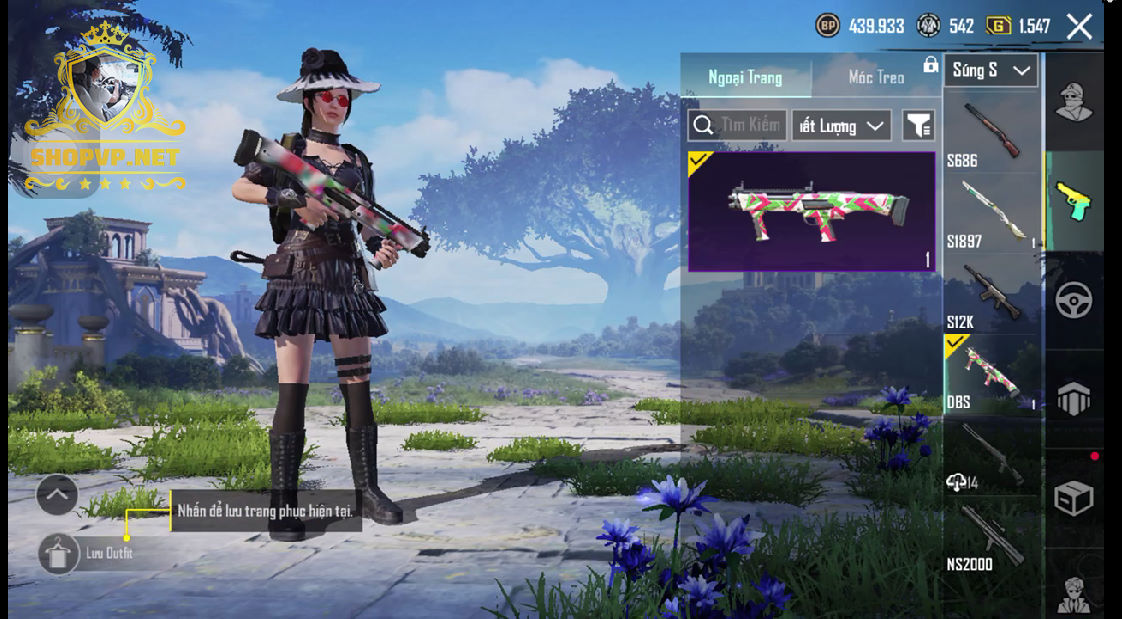Screen dimensions: 1122x619
Task: Choose the S686 shotgun entry
Action: click(x=992, y=132)
